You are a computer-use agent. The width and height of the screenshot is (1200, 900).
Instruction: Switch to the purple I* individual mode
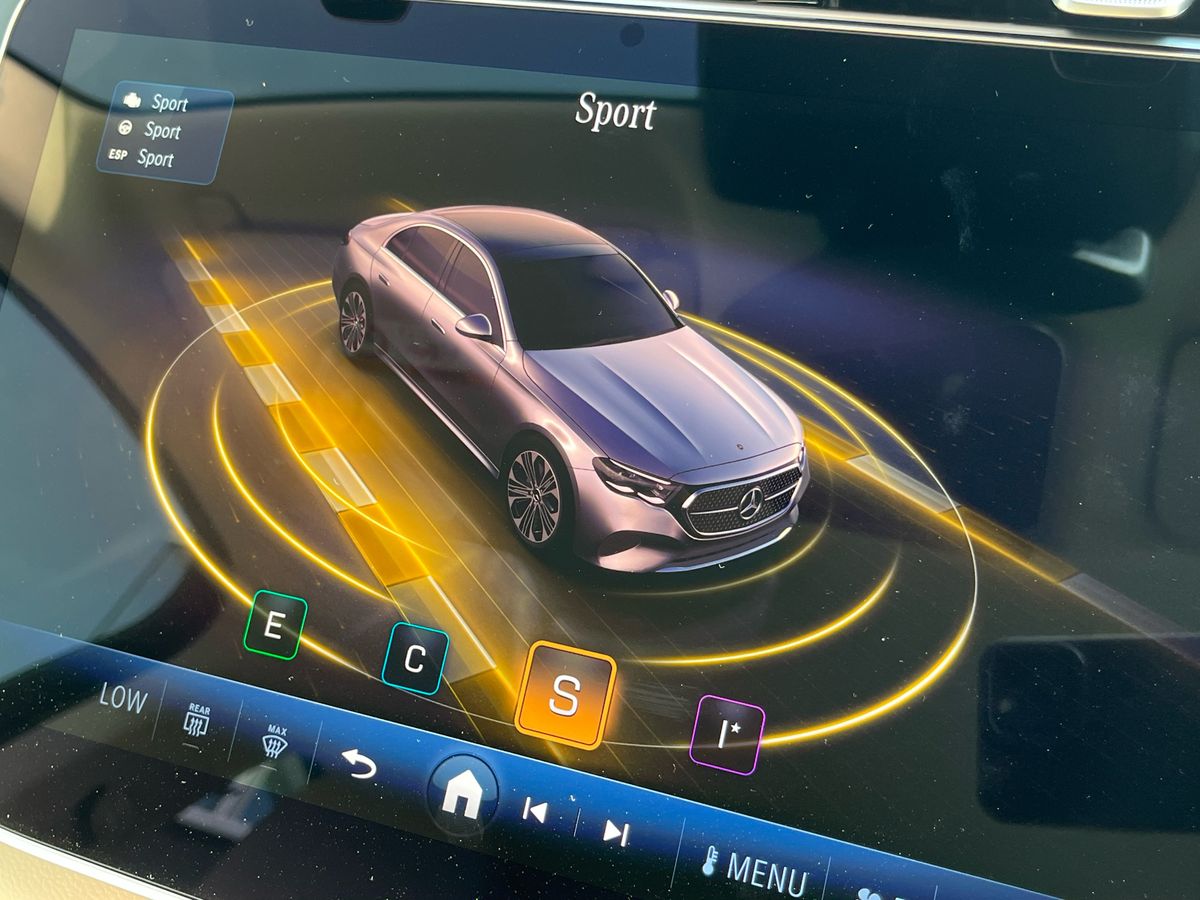pyautogui.click(x=727, y=734)
